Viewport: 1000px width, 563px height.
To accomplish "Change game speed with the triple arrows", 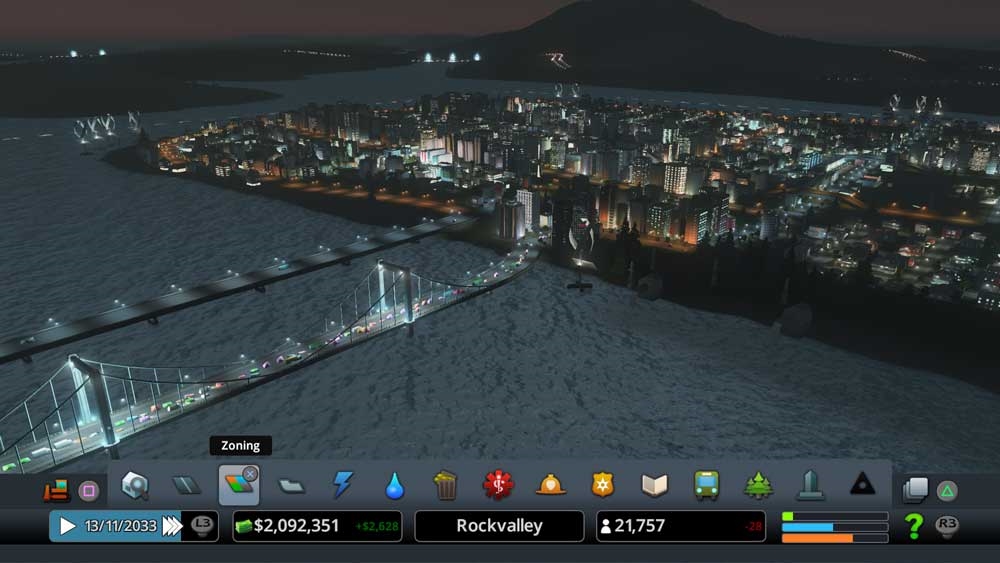I will [x=172, y=526].
